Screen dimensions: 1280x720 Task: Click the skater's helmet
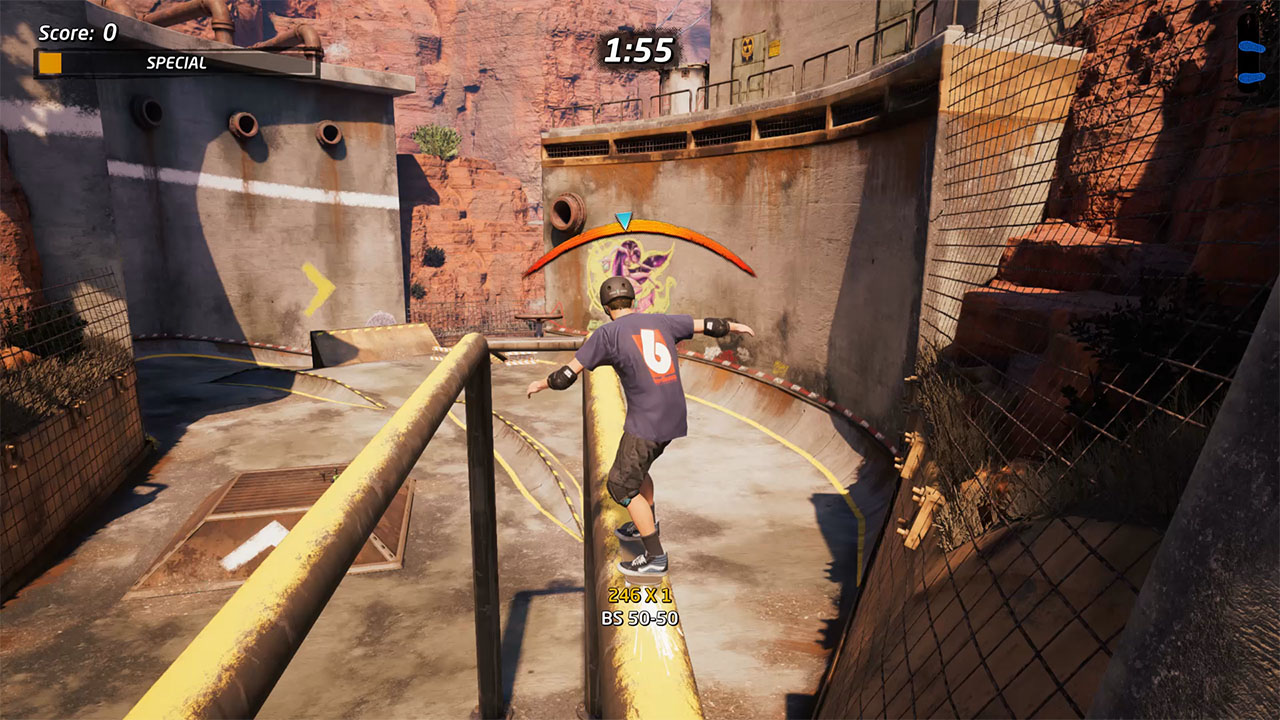pyautogui.click(x=616, y=290)
